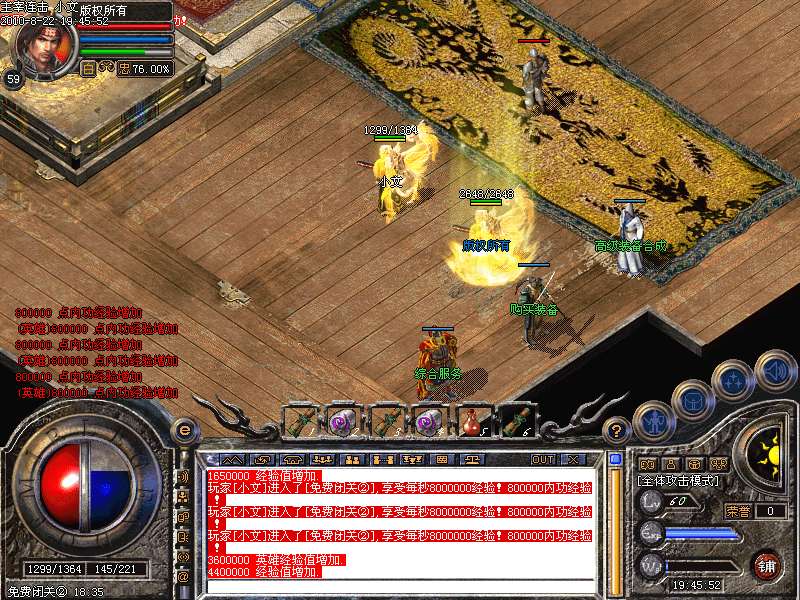Open the red 铺 shop button

point(767,566)
